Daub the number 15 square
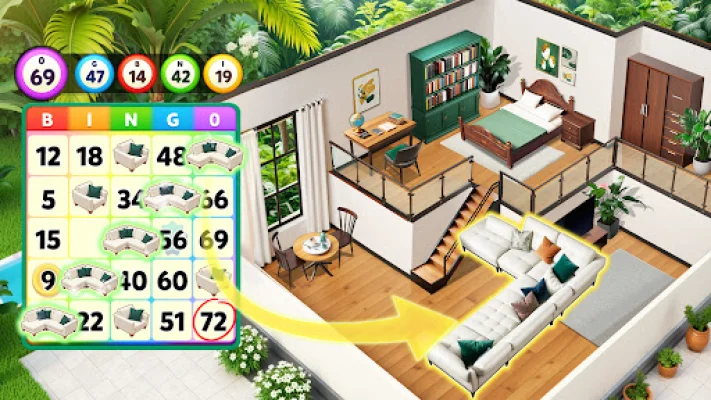Image resolution: width=711 pixels, height=400 pixels. click(47, 240)
